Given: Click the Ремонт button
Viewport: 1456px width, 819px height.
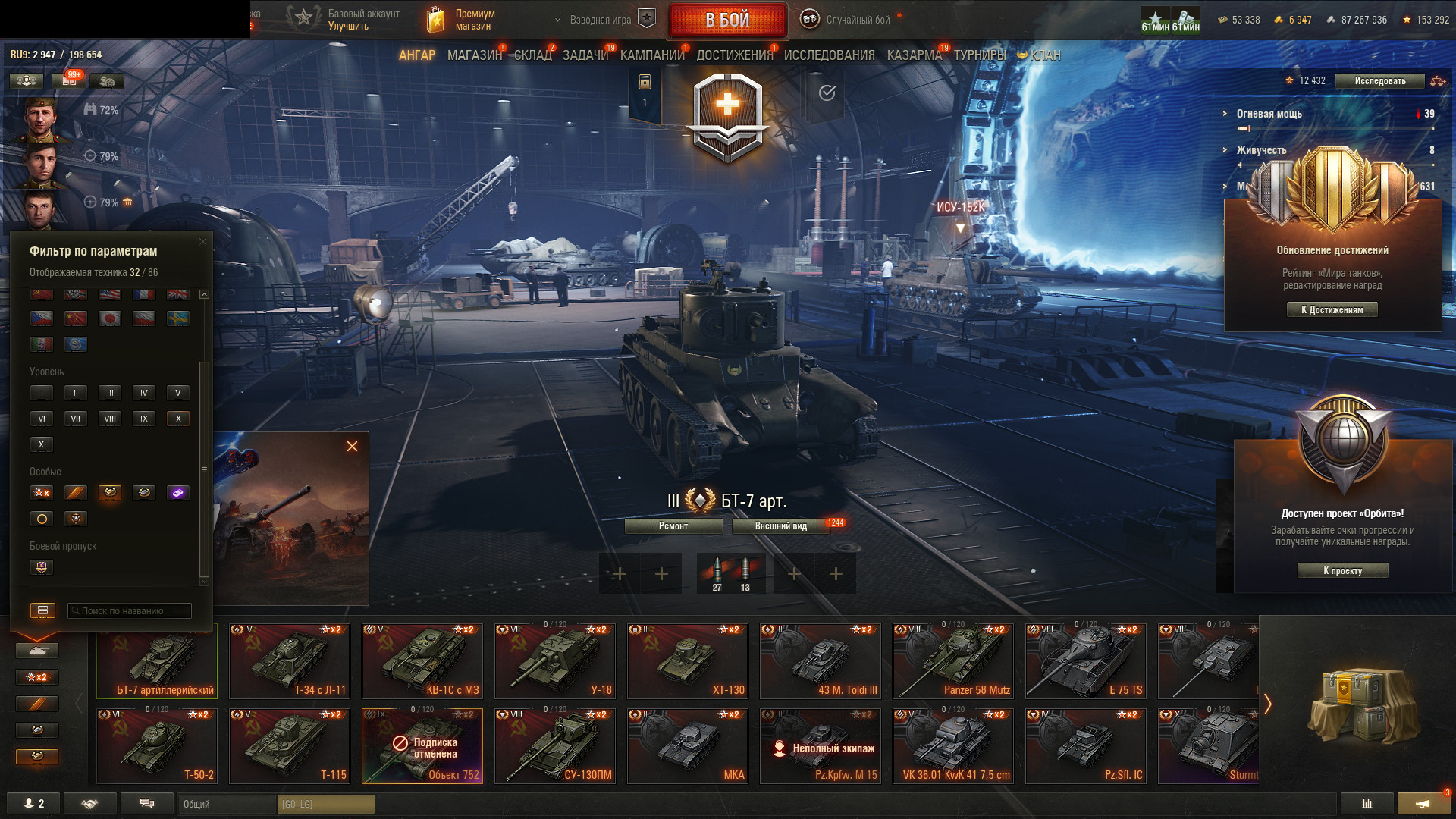Looking at the screenshot, I should pyautogui.click(x=673, y=526).
